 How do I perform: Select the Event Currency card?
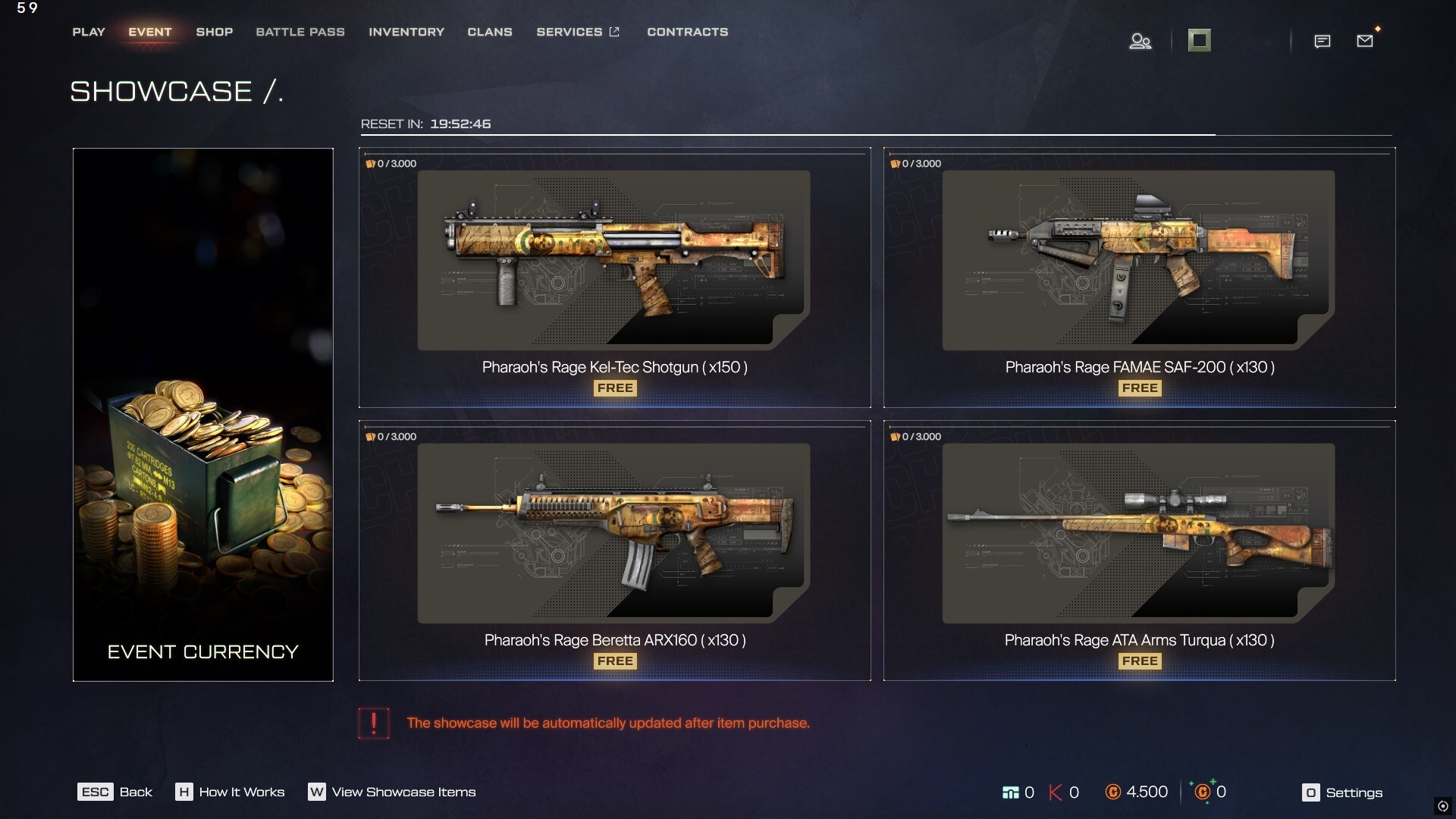[x=203, y=414]
